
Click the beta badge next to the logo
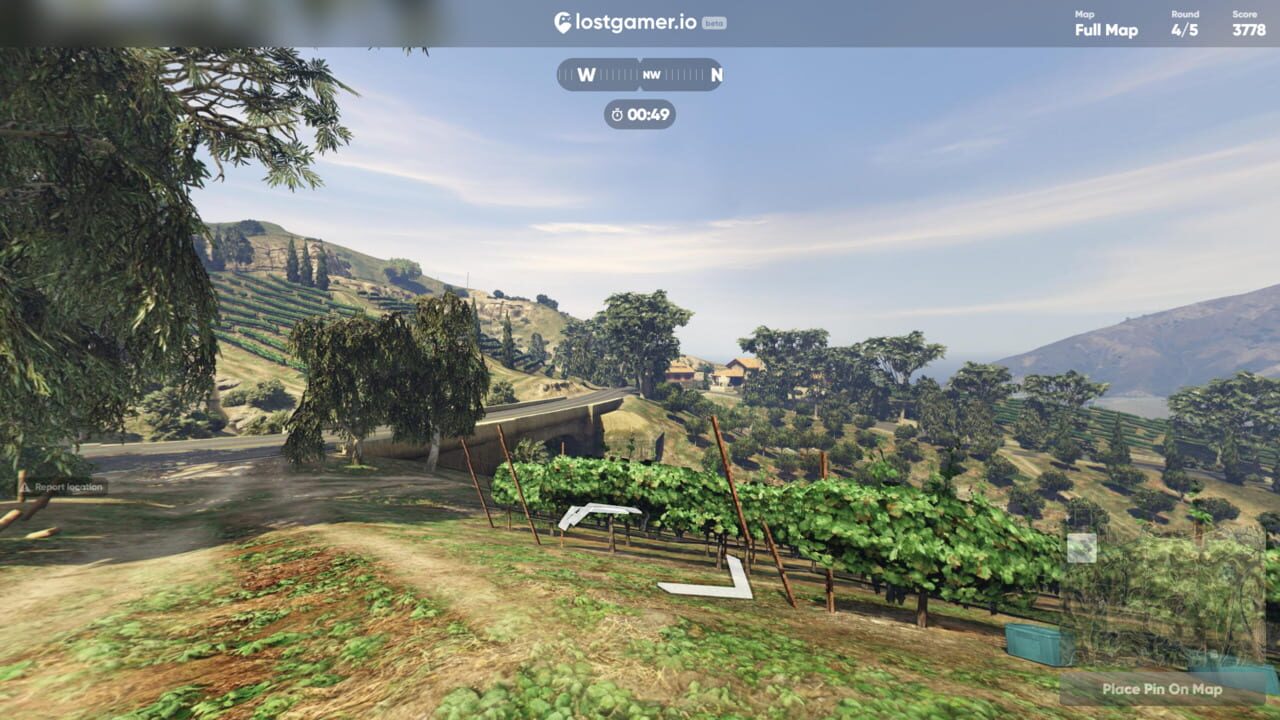[712, 22]
